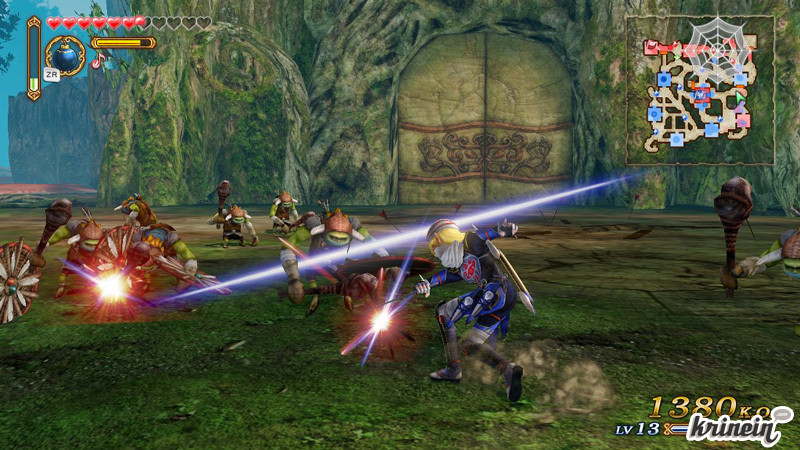Open the battlefield minimap
This screenshot has height=450, width=800.
pyautogui.click(x=700, y=90)
